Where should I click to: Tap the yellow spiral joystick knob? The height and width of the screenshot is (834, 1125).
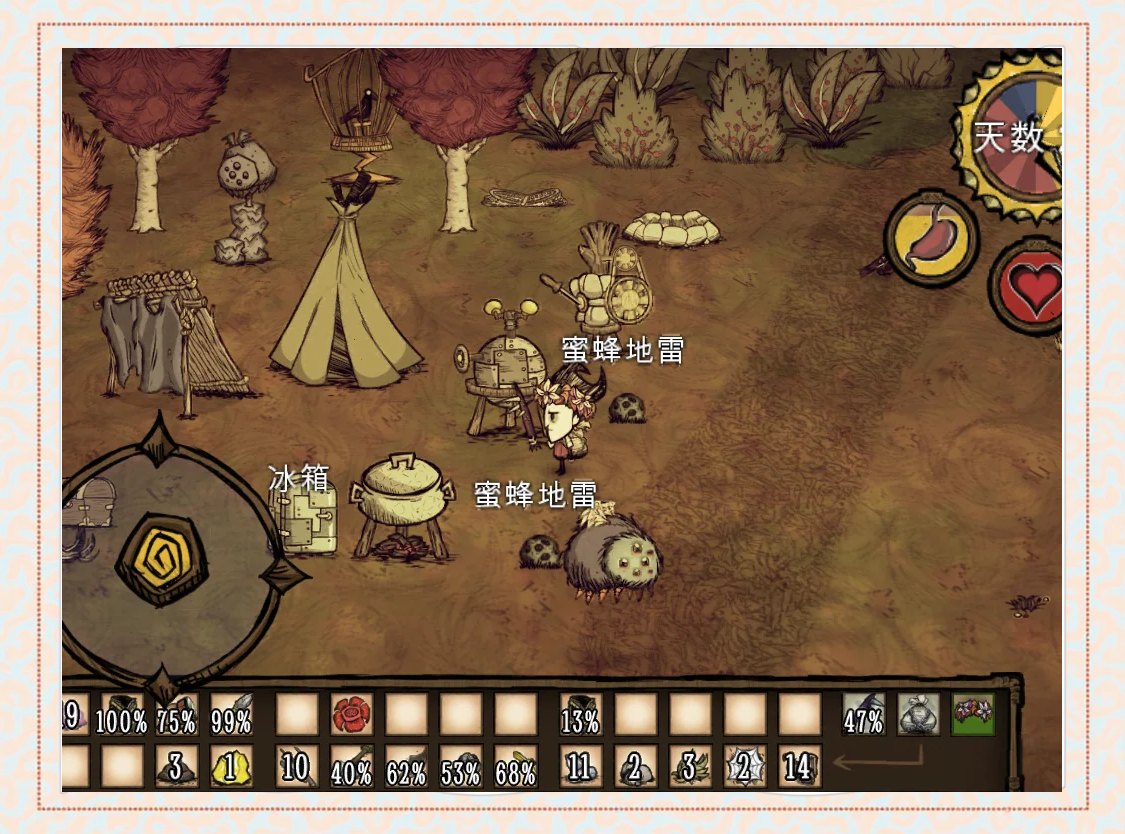[162, 559]
